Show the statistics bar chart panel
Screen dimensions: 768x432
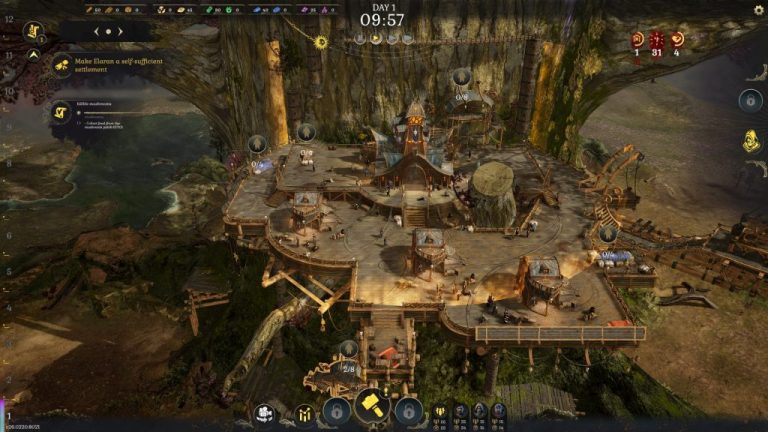[x=304, y=412]
